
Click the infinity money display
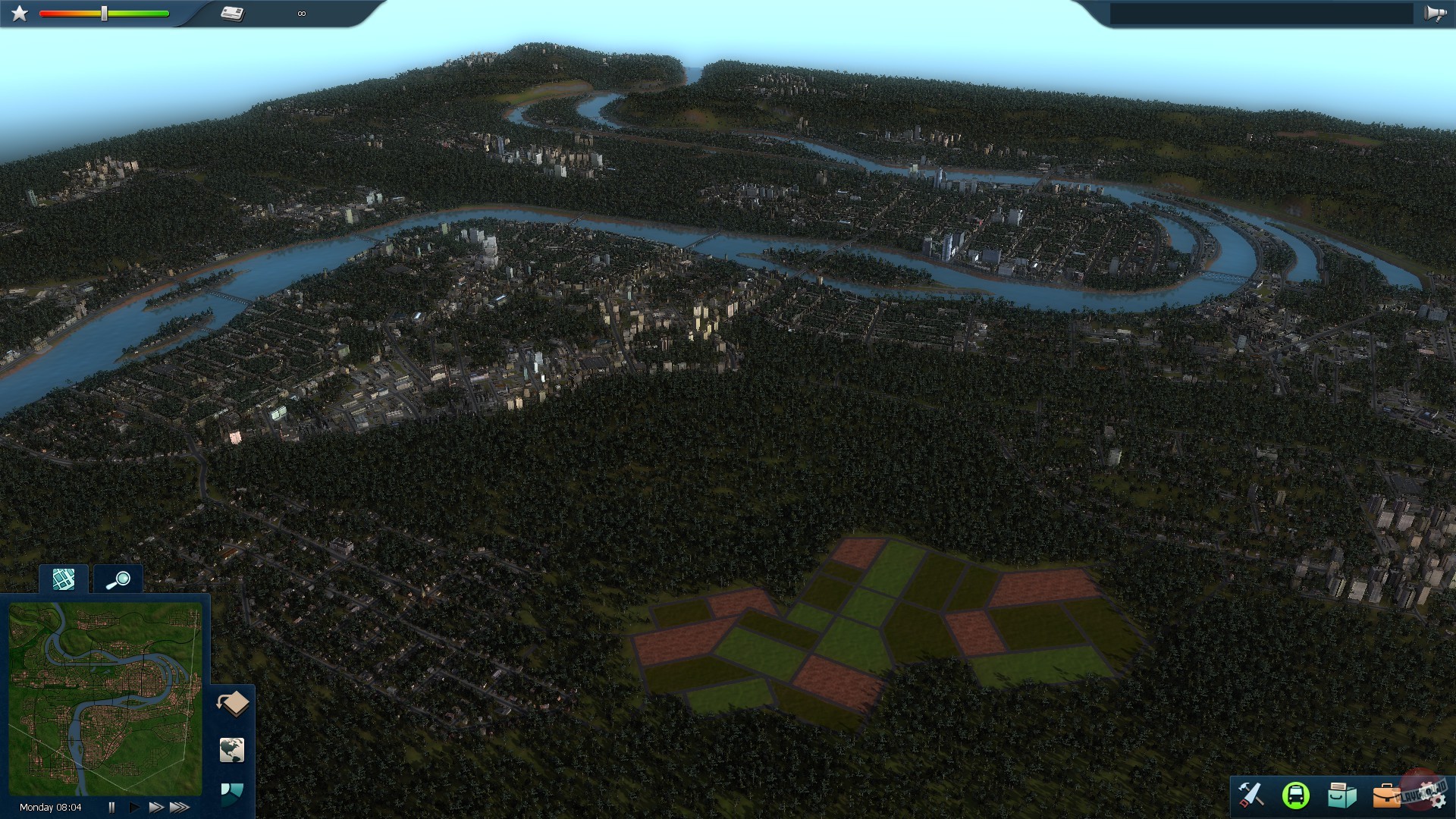click(x=302, y=12)
